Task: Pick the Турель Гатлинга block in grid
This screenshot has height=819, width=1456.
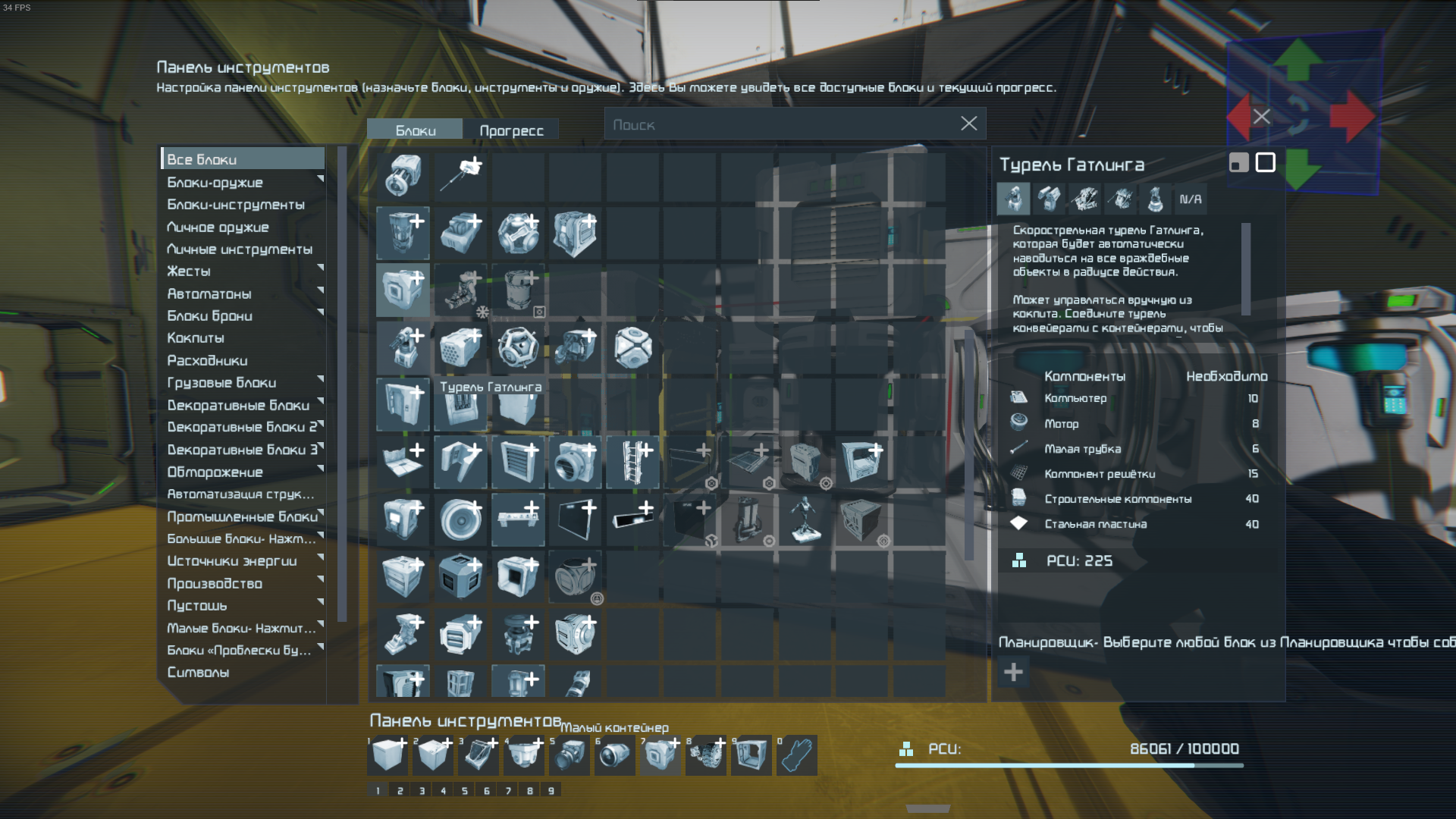Action: click(460, 406)
